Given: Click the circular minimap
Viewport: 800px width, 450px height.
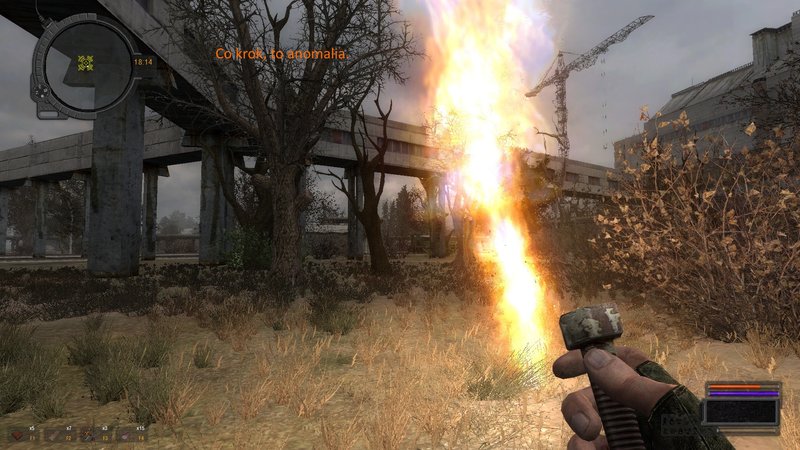Looking at the screenshot, I should coord(86,65).
